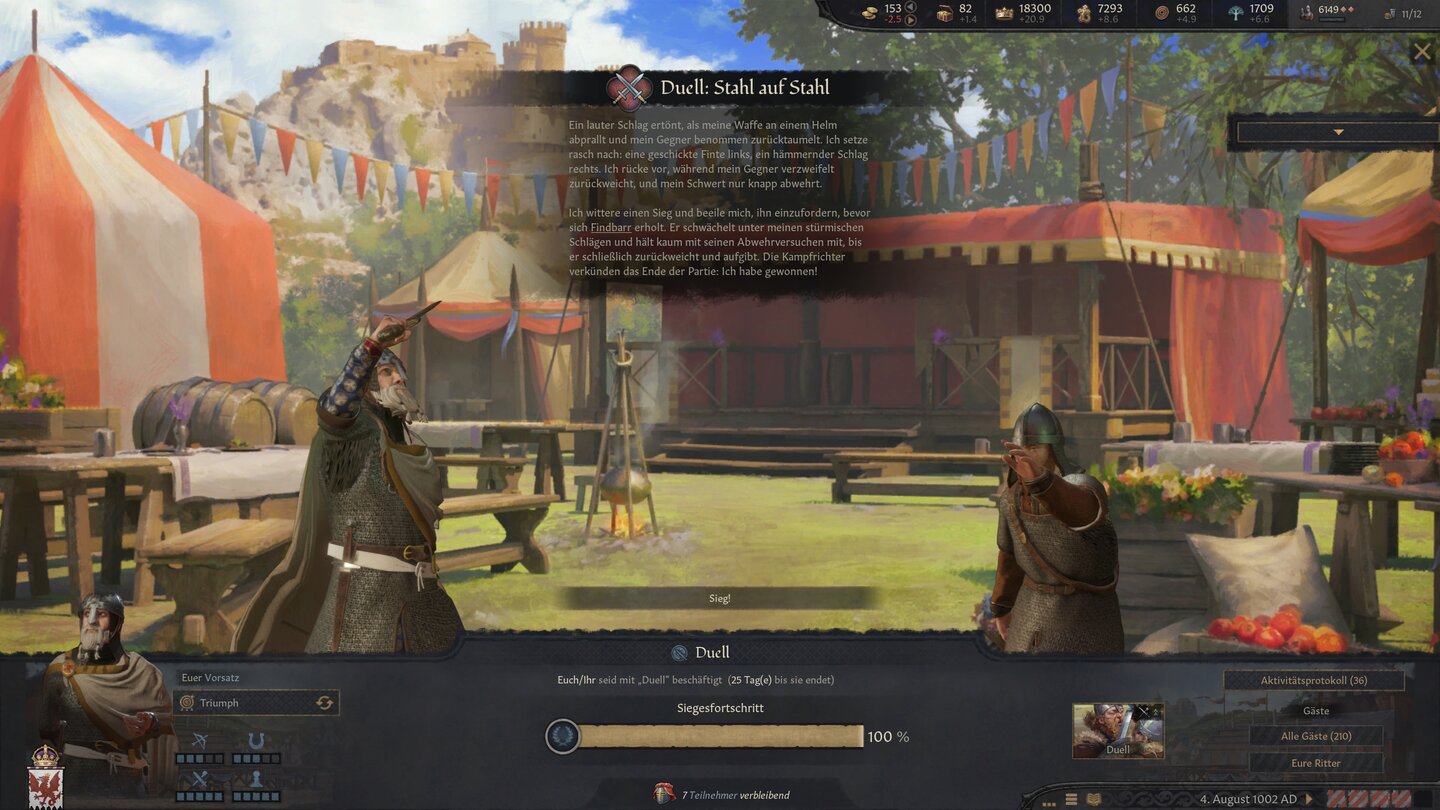The height and width of the screenshot is (810, 1440).
Task: Click the Triumph target icon under Euer Vorsatz
Action: tap(187, 702)
